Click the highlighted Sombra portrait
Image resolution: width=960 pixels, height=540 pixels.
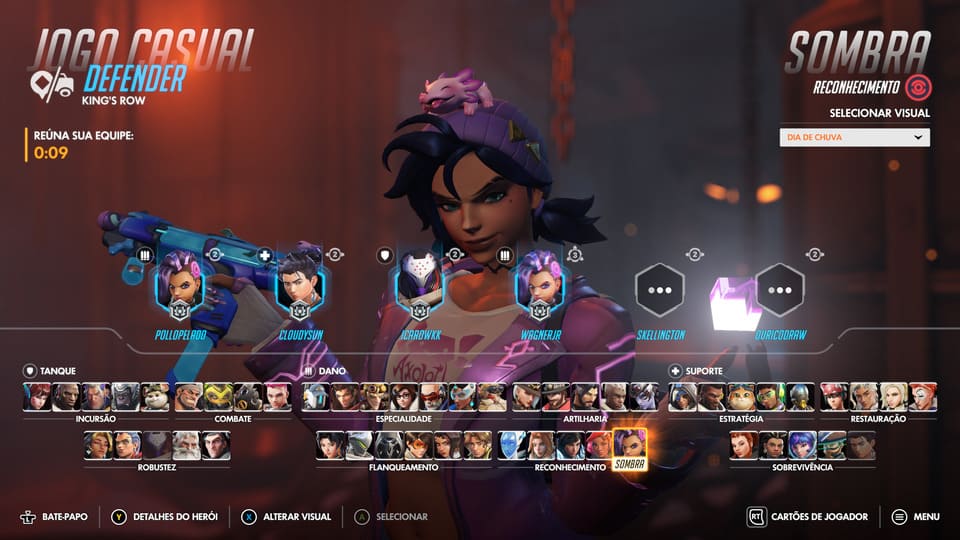(x=629, y=445)
